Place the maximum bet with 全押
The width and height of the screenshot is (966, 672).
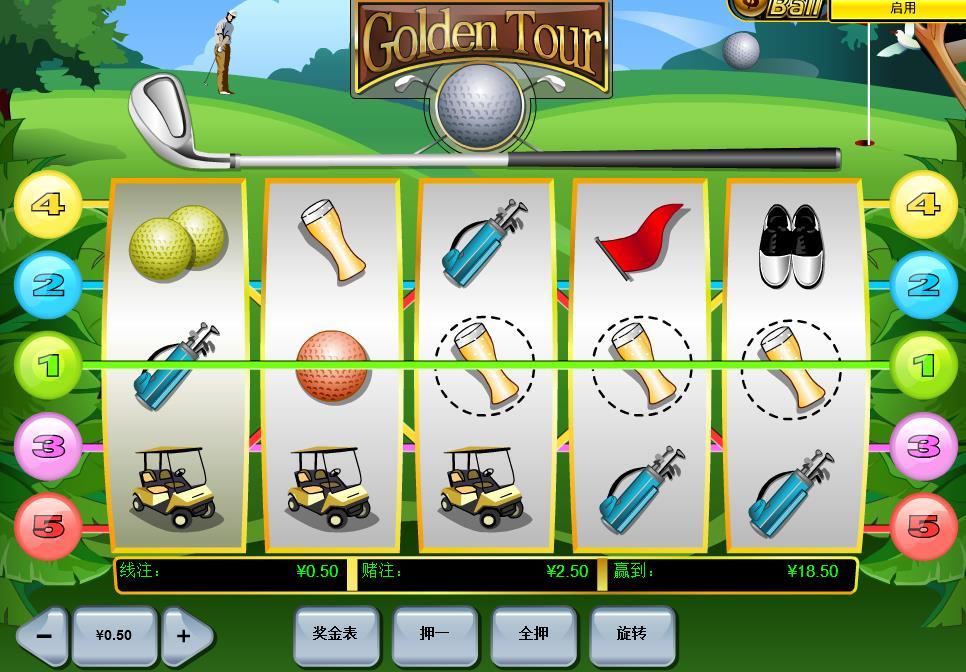click(x=534, y=634)
